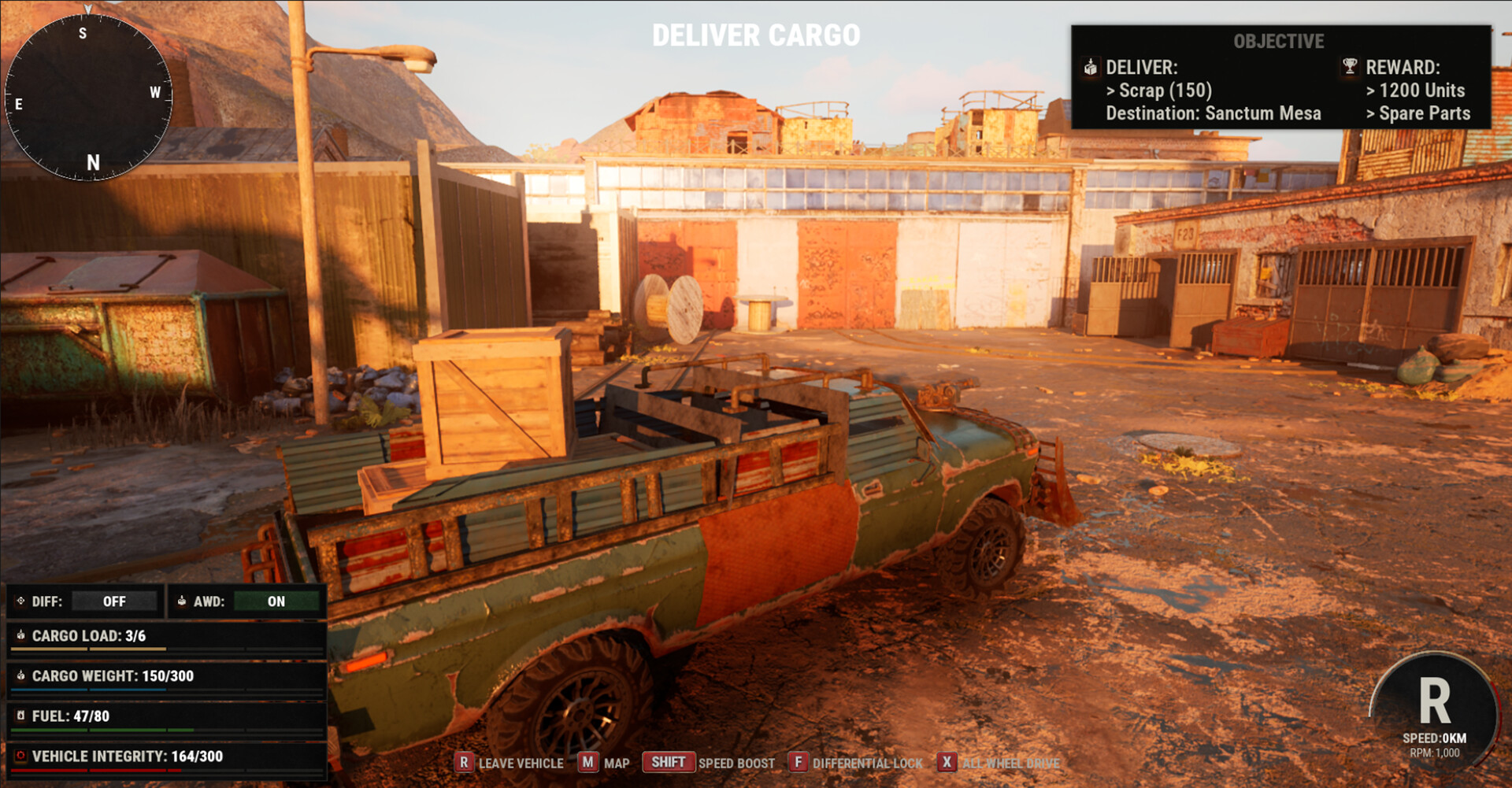The image size is (1512, 788).
Task: Toggle All Wheel Drive via the X prompt
Action: point(945,763)
